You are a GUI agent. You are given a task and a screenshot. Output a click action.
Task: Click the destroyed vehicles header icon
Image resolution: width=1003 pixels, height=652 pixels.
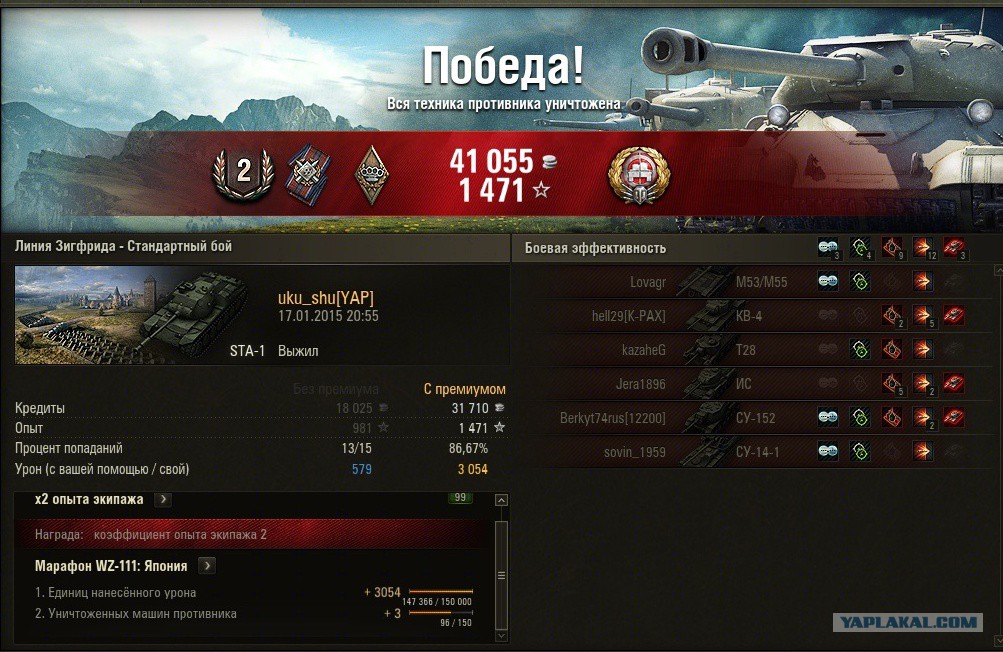coord(954,248)
